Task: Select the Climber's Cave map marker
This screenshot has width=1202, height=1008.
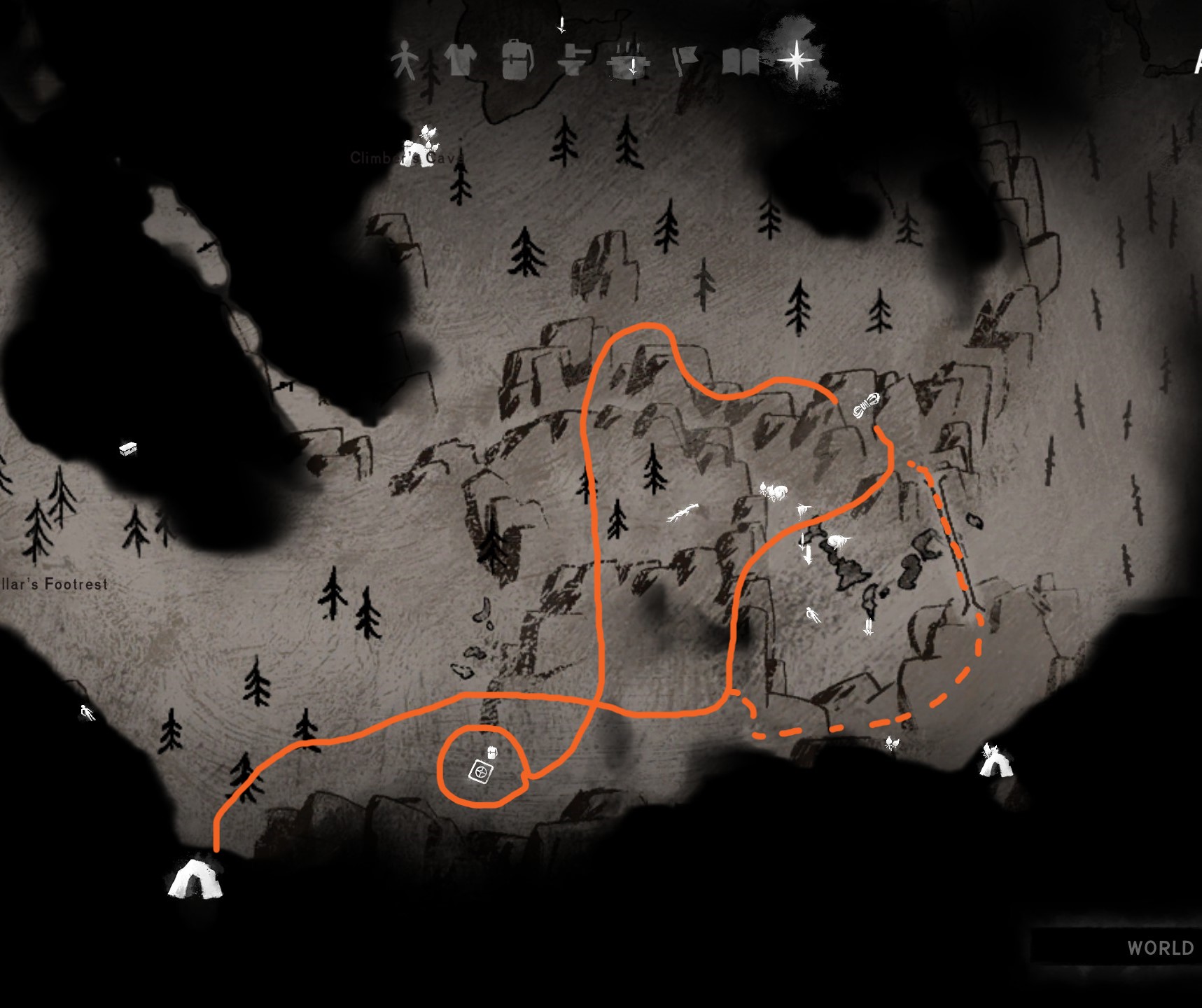Action: (420, 146)
